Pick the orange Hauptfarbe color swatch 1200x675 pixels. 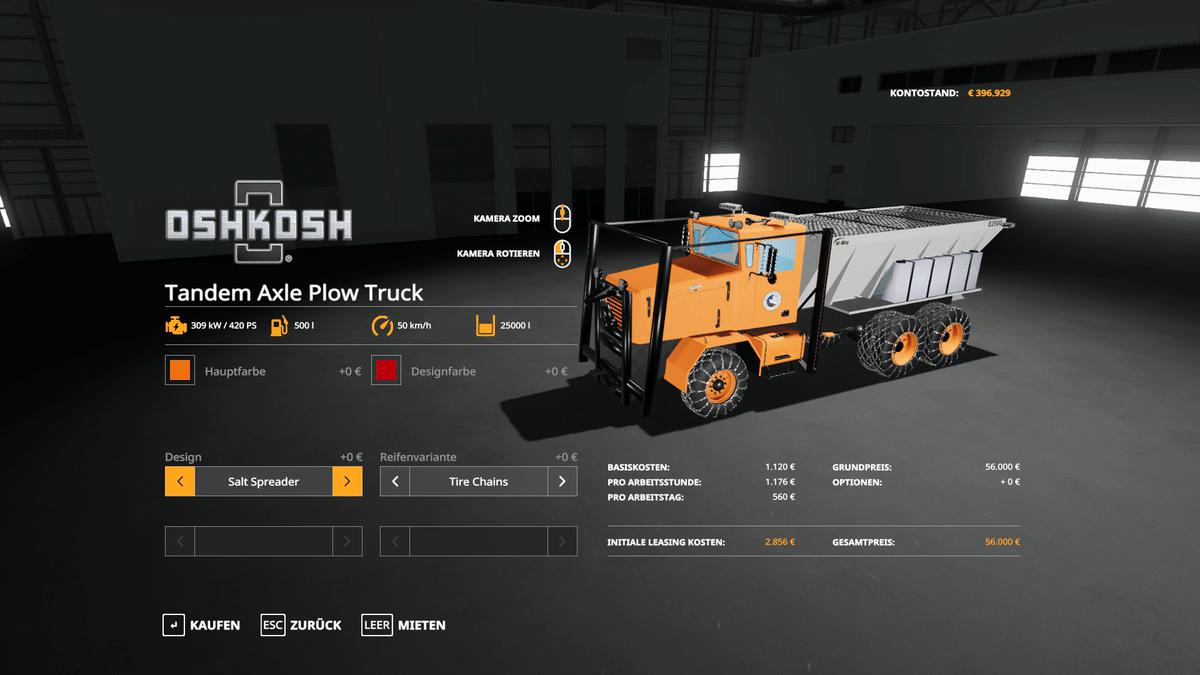pyautogui.click(x=180, y=371)
